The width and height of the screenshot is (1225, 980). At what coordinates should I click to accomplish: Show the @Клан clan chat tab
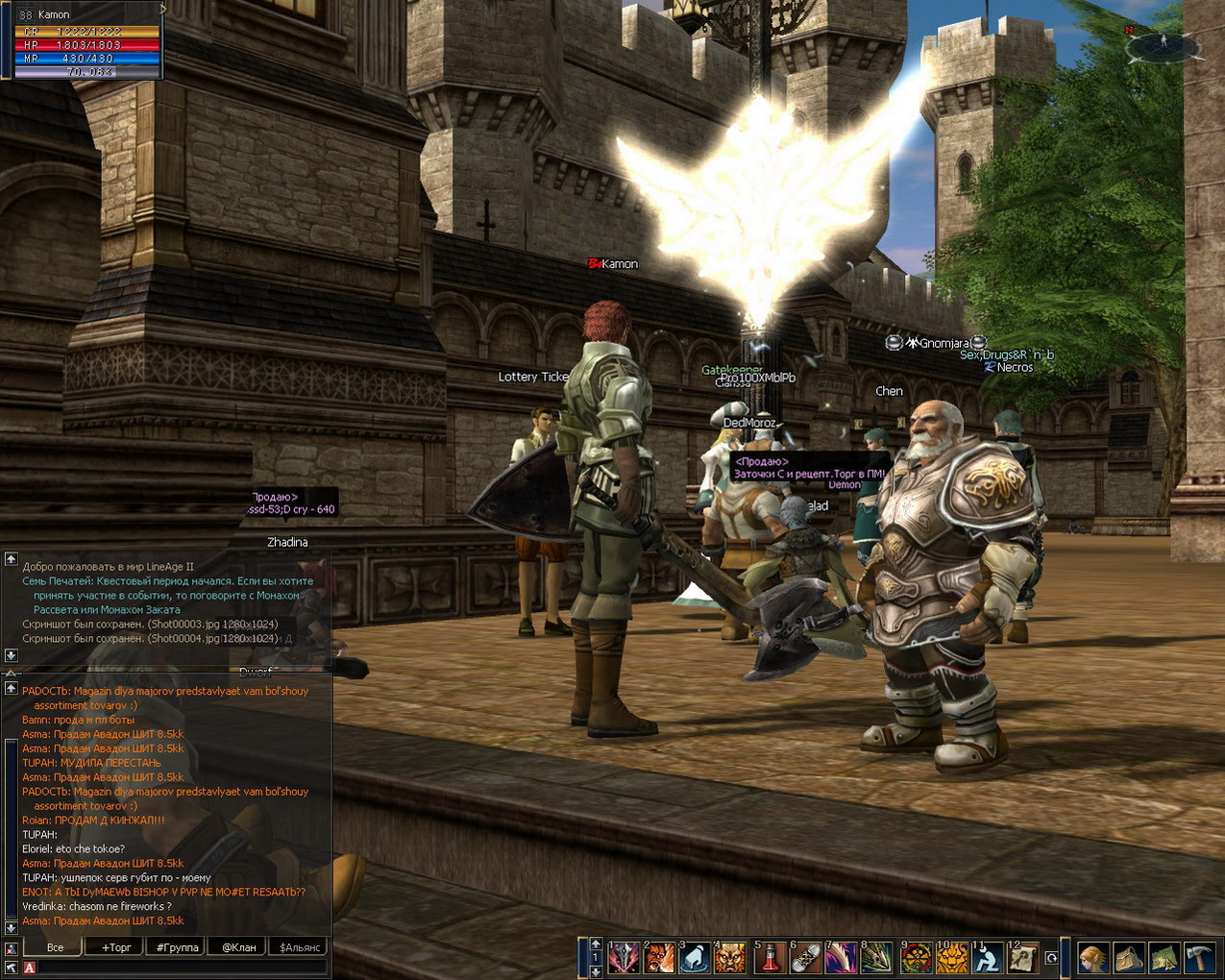[239, 947]
